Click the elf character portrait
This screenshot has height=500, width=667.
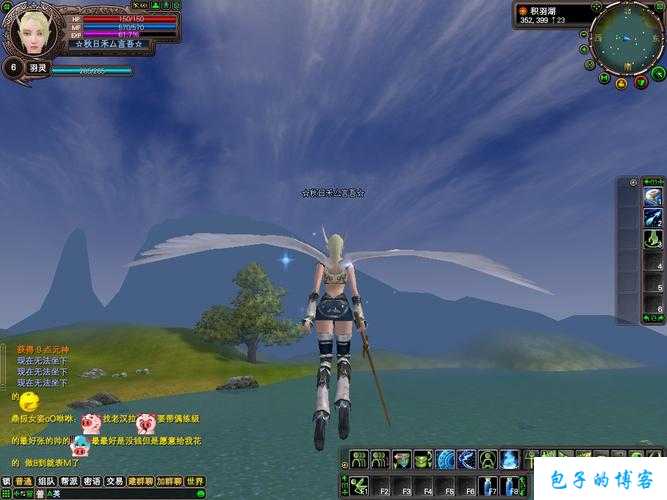click(30, 30)
